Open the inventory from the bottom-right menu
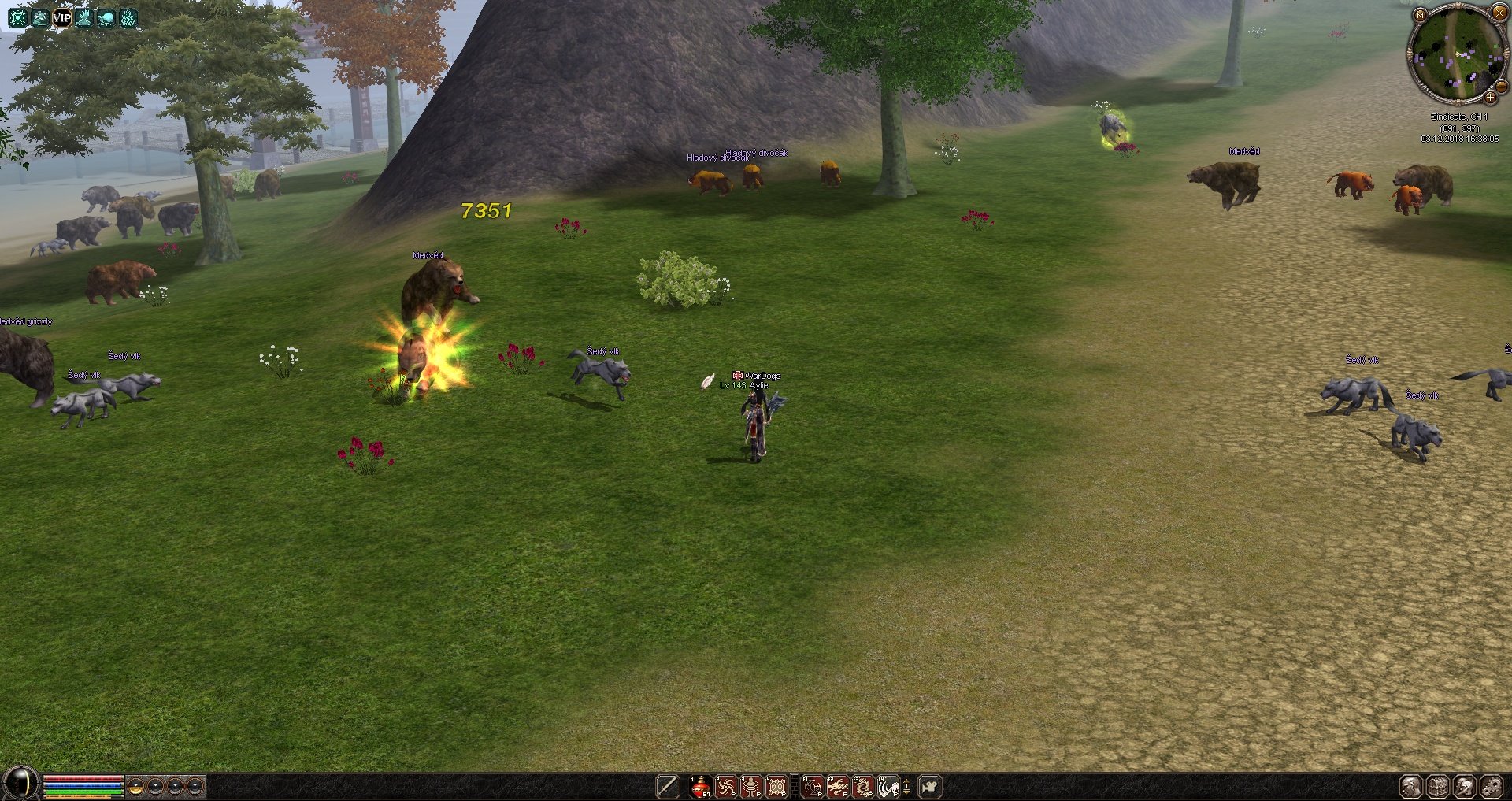The height and width of the screenshot is (801, 1512). [1438, 786]
